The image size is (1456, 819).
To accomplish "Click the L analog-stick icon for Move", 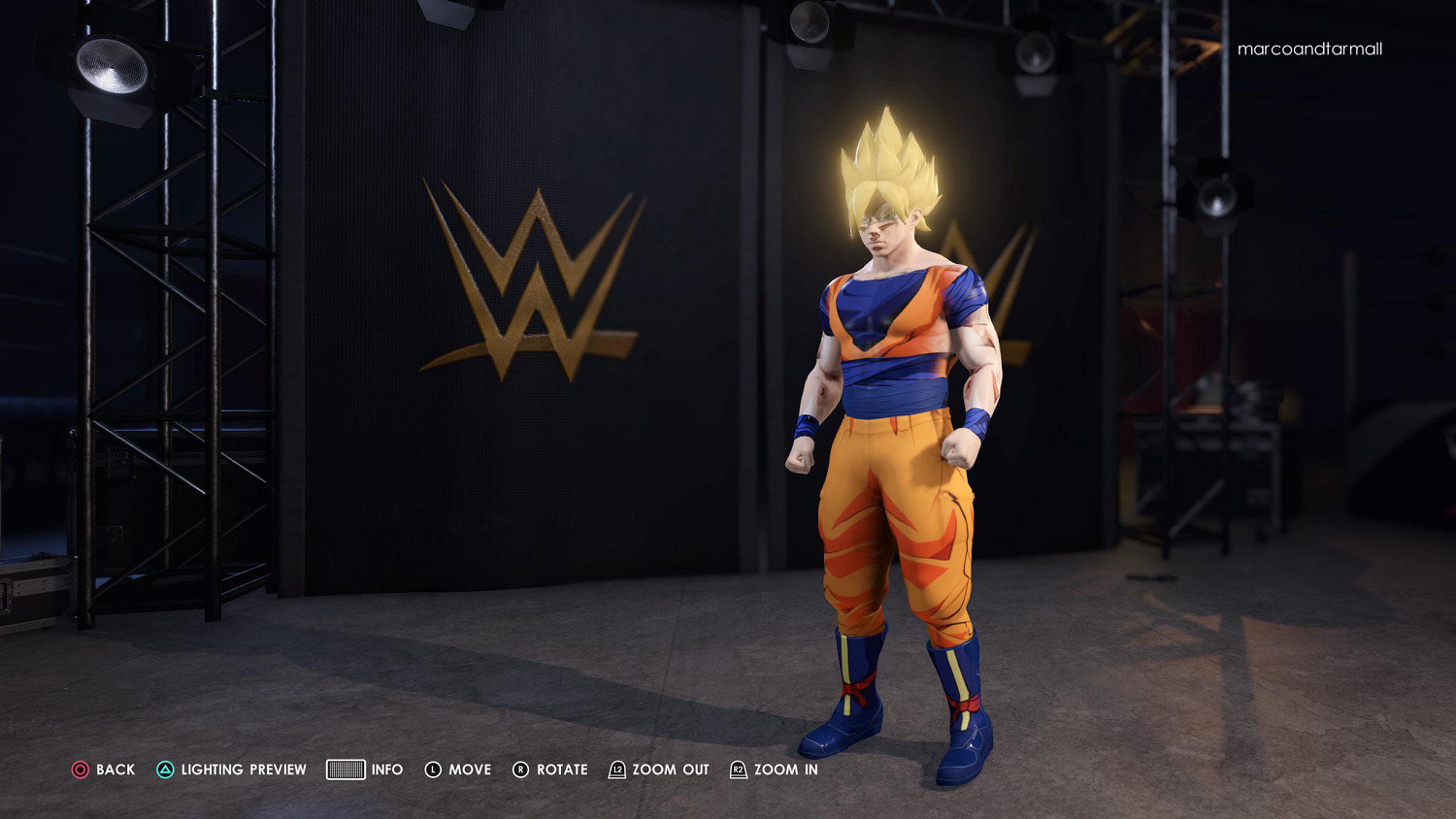I will 434,770.
